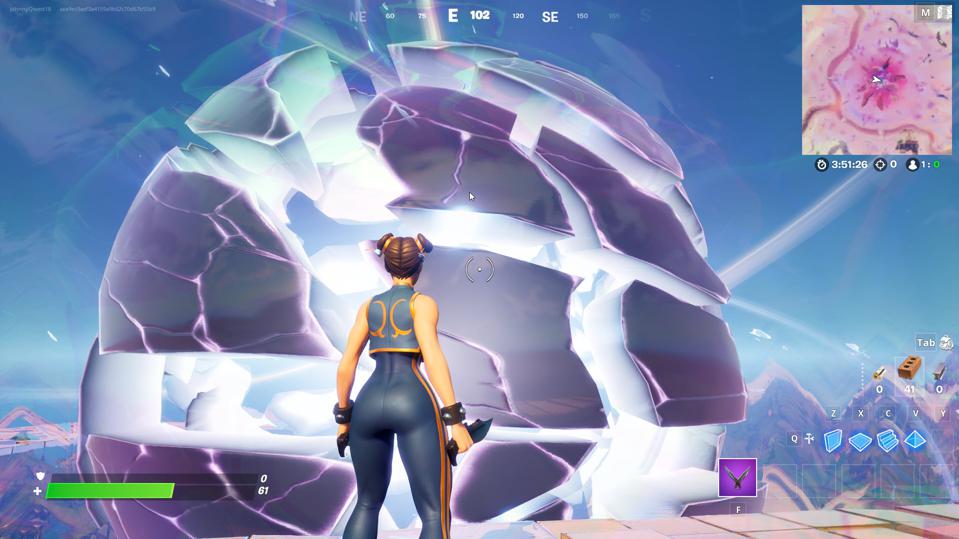Select the floor building piece

860,440
